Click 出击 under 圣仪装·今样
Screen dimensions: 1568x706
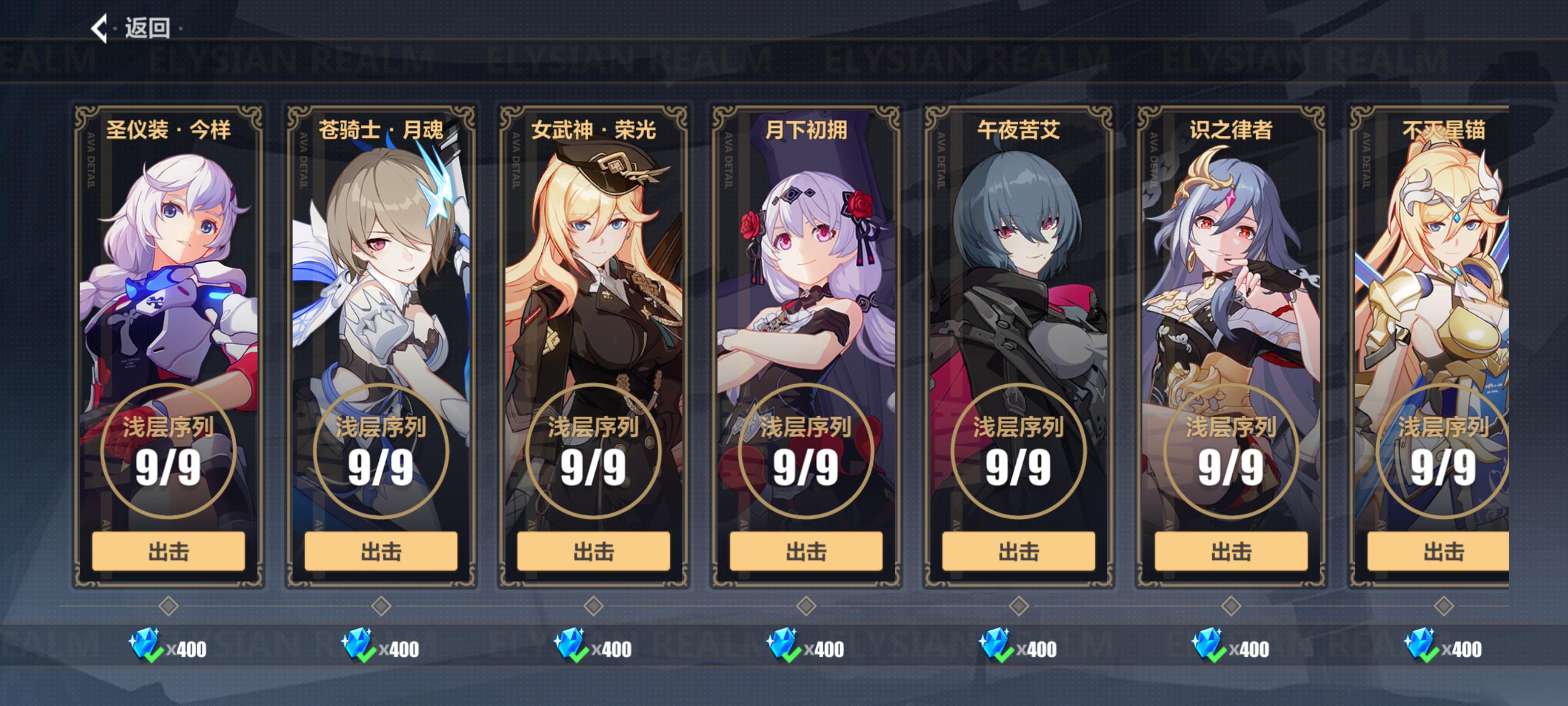click(x=169, y=551)
